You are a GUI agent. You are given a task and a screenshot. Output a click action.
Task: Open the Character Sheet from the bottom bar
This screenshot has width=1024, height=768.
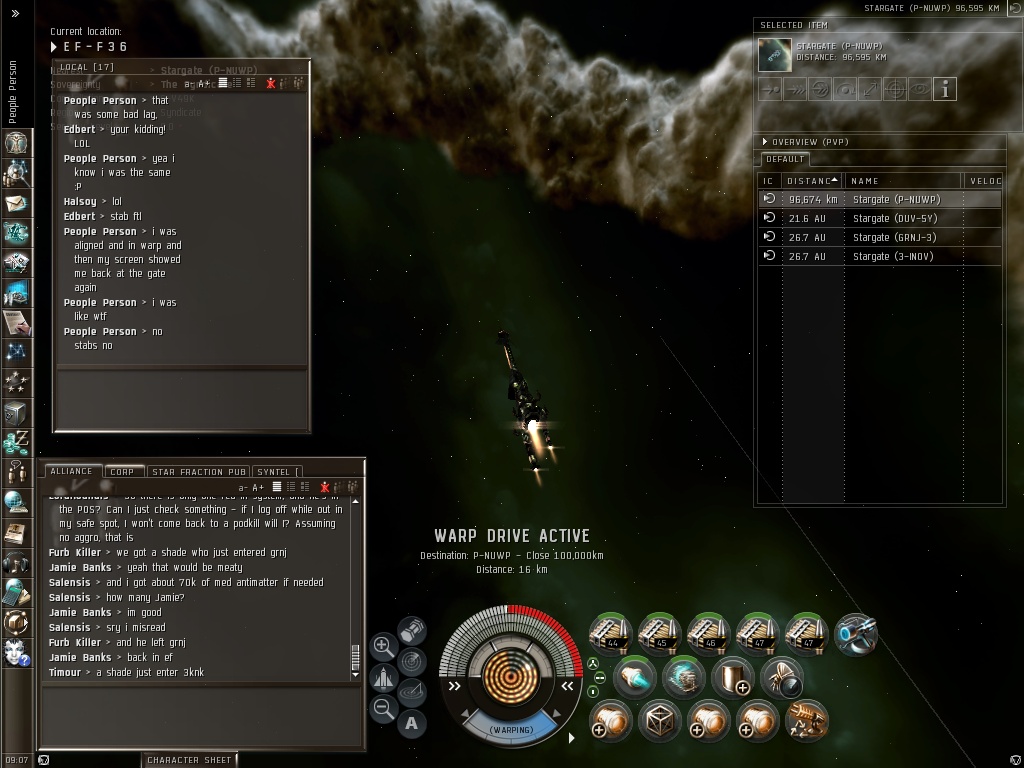tap(189, 760)
